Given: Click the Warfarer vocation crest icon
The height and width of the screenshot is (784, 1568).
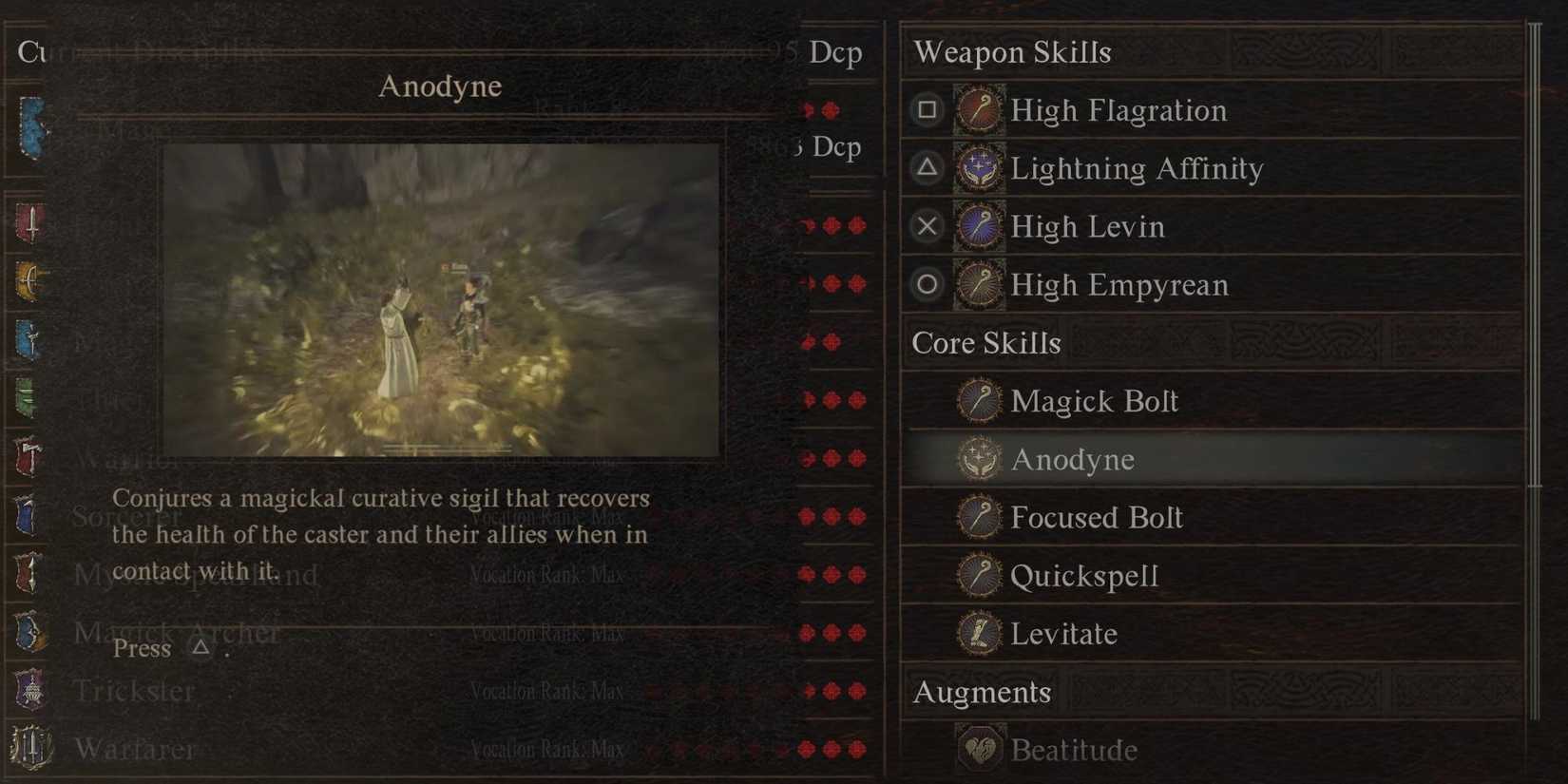Looking at the screenshot, I should (x=29, y=749).
